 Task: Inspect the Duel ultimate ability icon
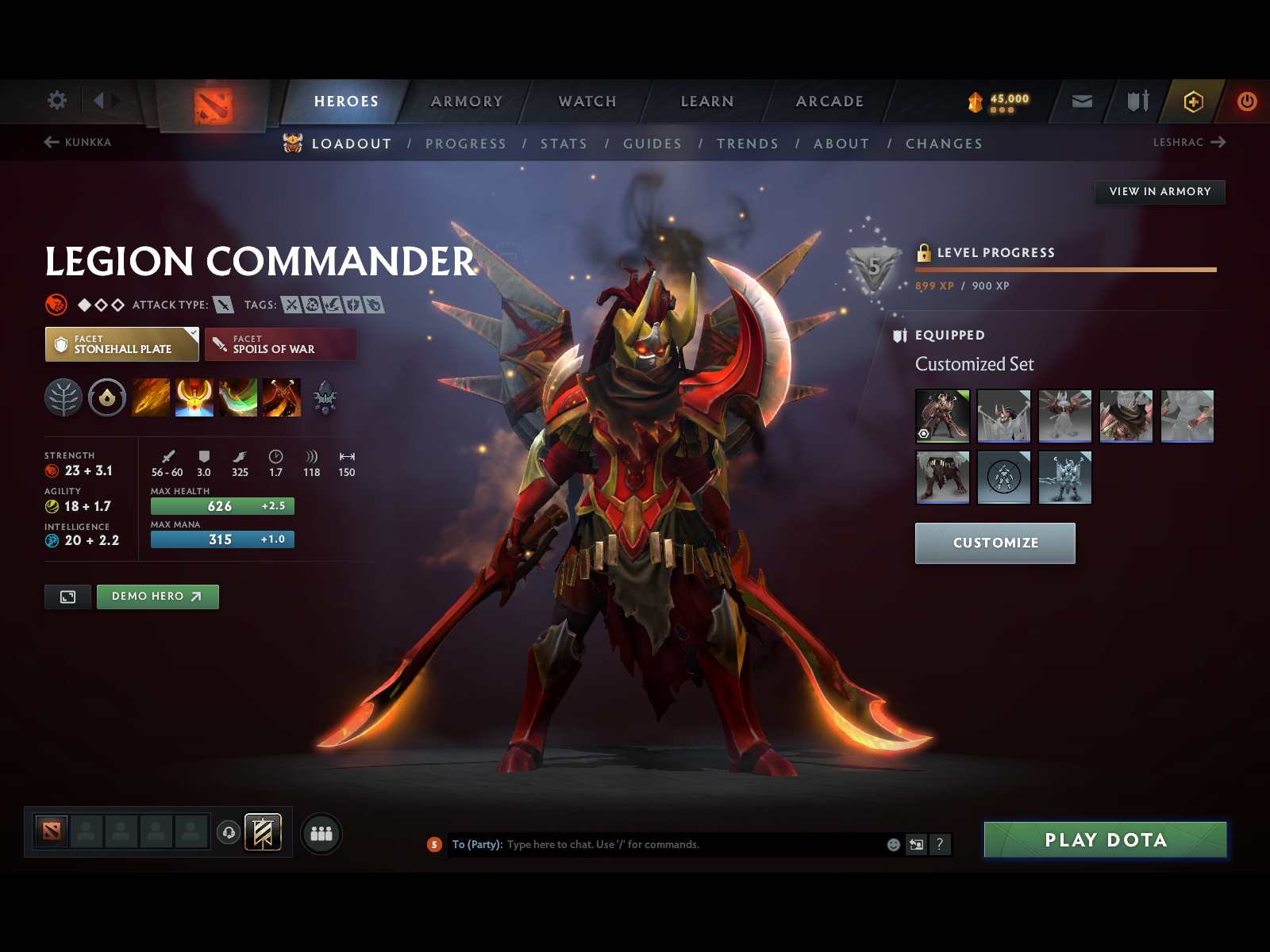pos(283,397)
